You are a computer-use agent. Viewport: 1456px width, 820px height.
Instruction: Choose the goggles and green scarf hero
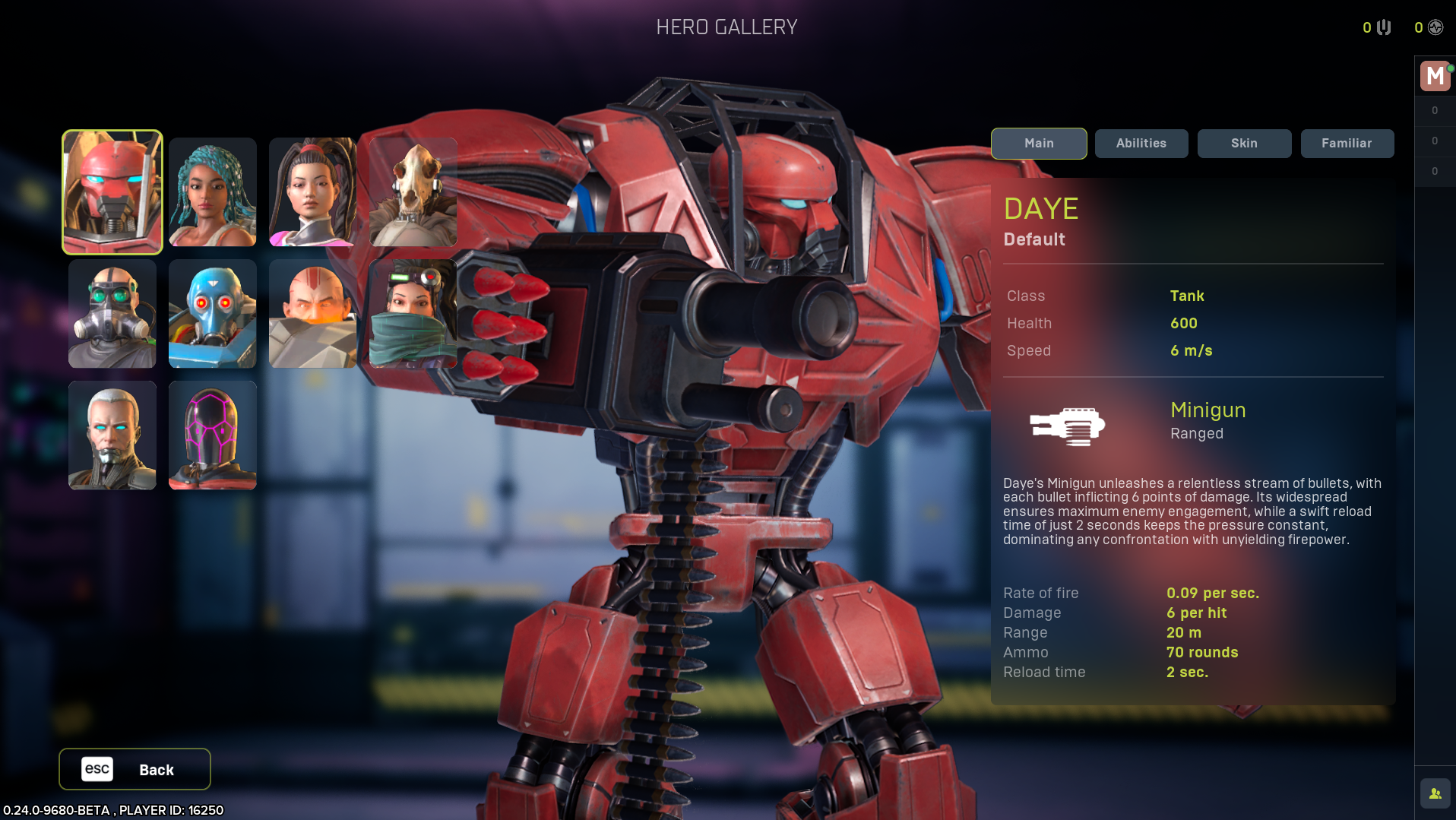[413, 313]
